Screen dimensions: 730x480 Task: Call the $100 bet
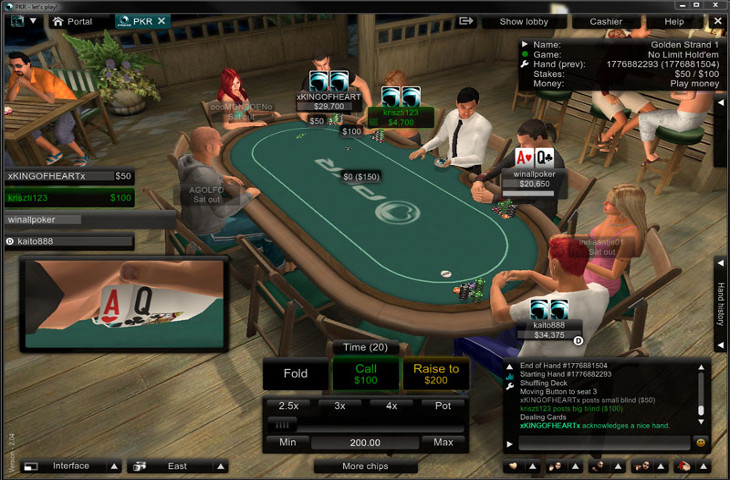pos(366,374)
